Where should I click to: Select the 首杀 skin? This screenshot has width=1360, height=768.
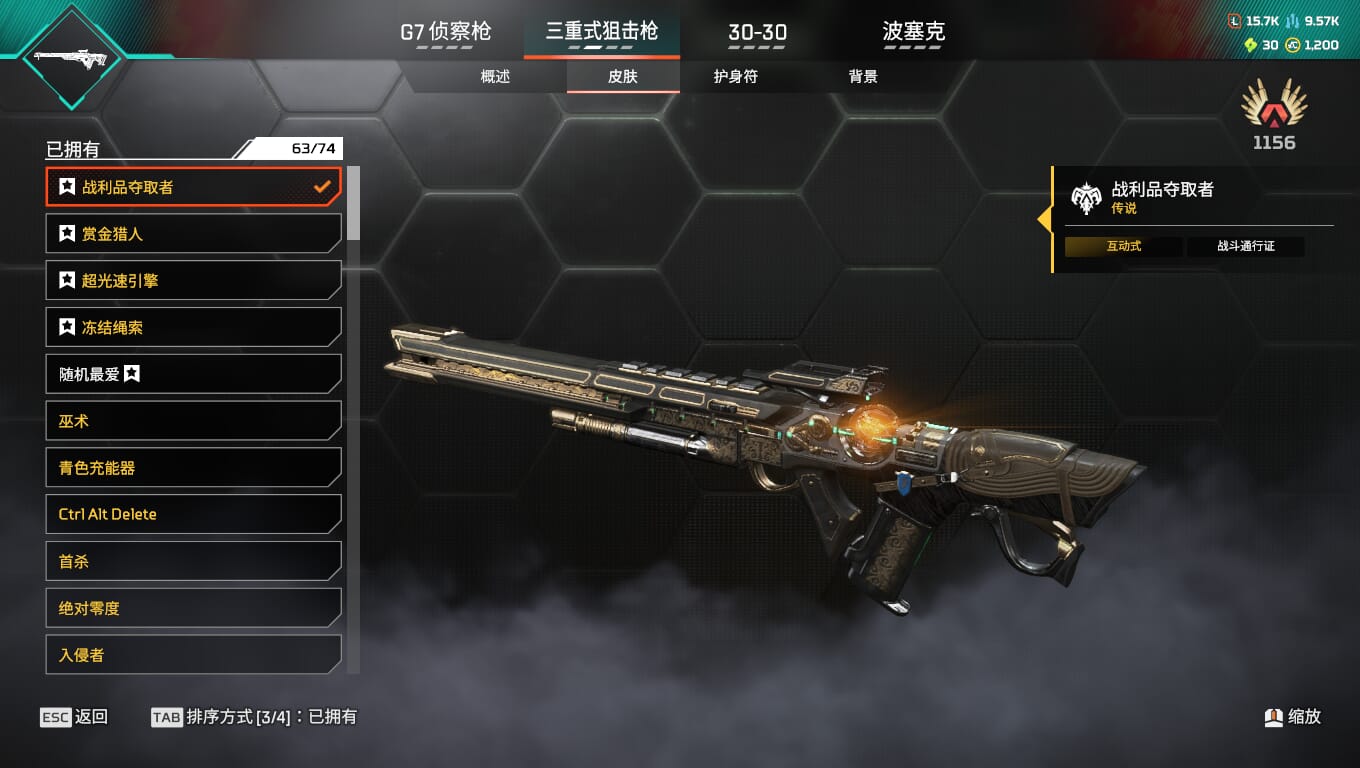tap(193, 561)
